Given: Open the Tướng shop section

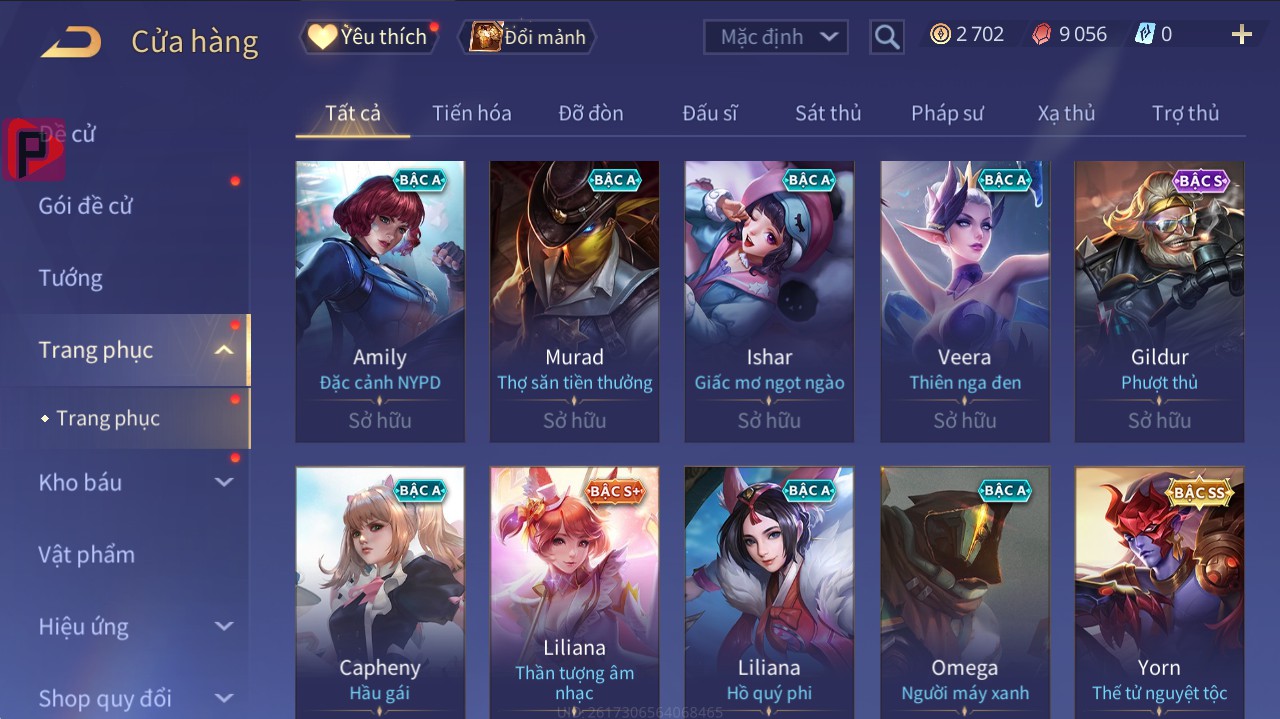Looking at the screenshot, I should point(70,278).
